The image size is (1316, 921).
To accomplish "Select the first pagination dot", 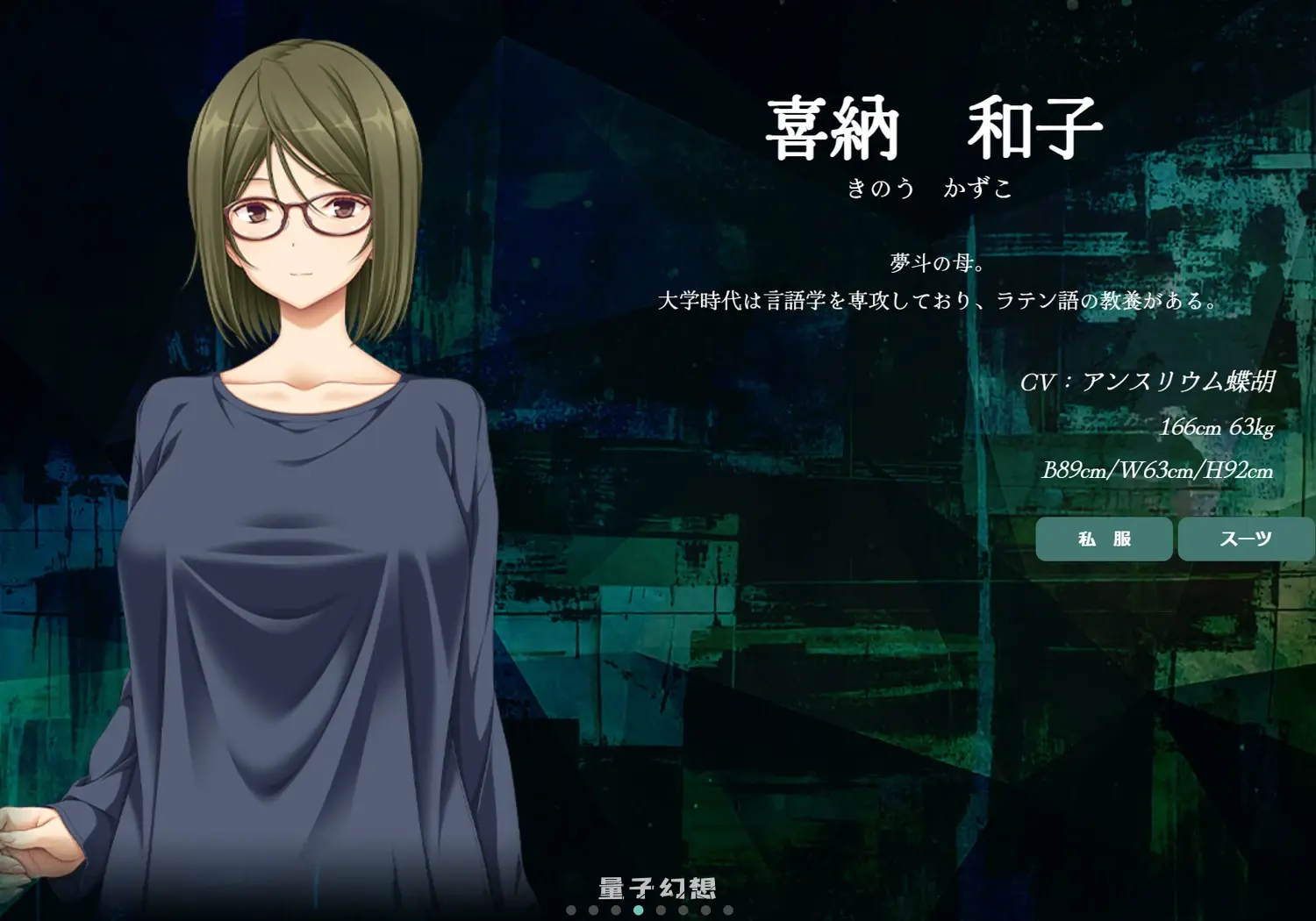I will [x=570, y=910].
